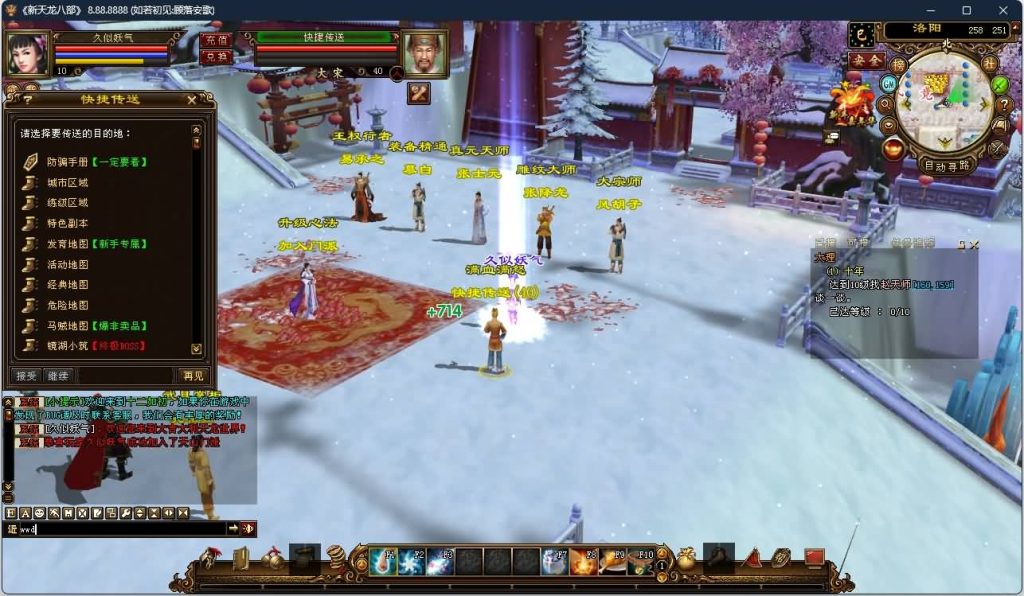Activate the 自动寻路 auto-pathfinding button
The image size is (1024, 596).
click(x=946, y=165)
